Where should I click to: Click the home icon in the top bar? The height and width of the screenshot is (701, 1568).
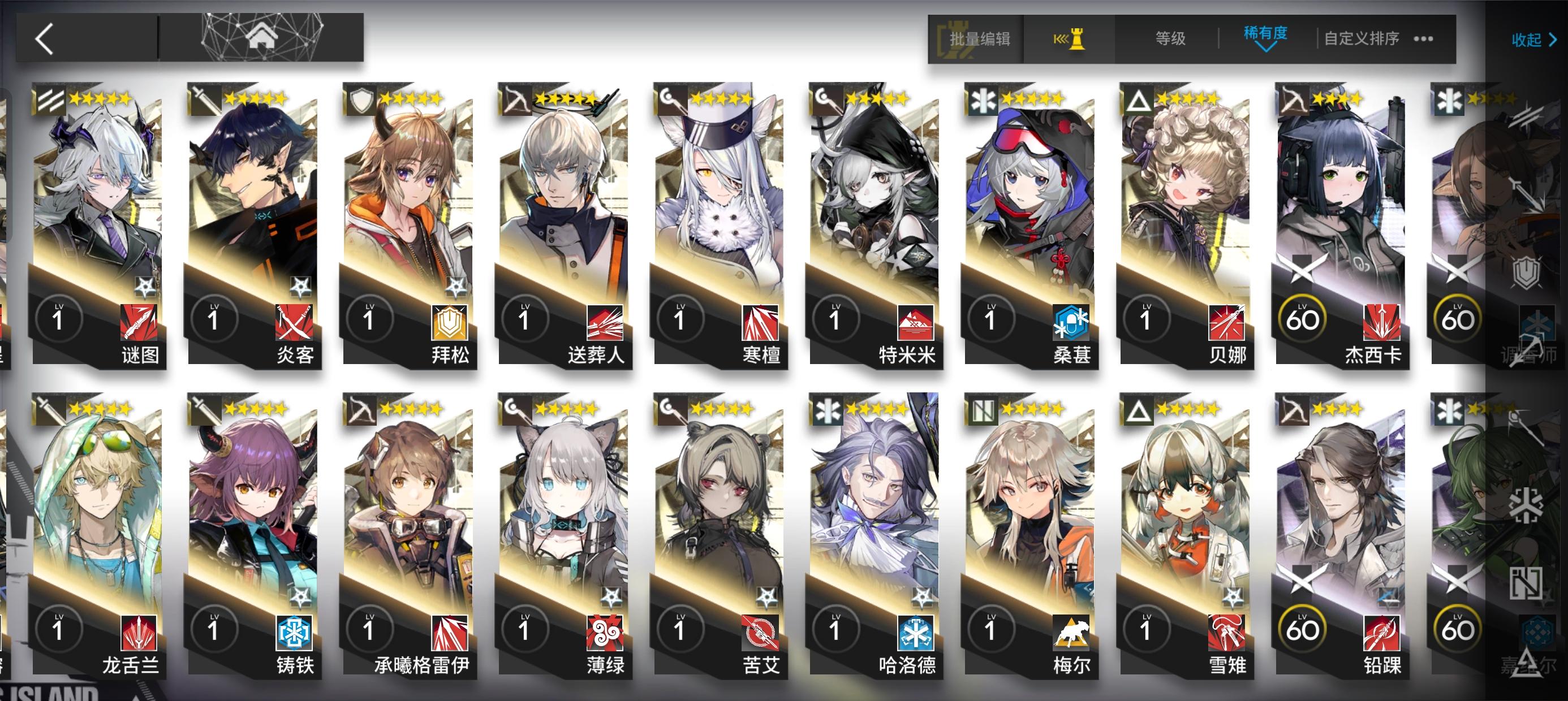[x=262, y=37]
